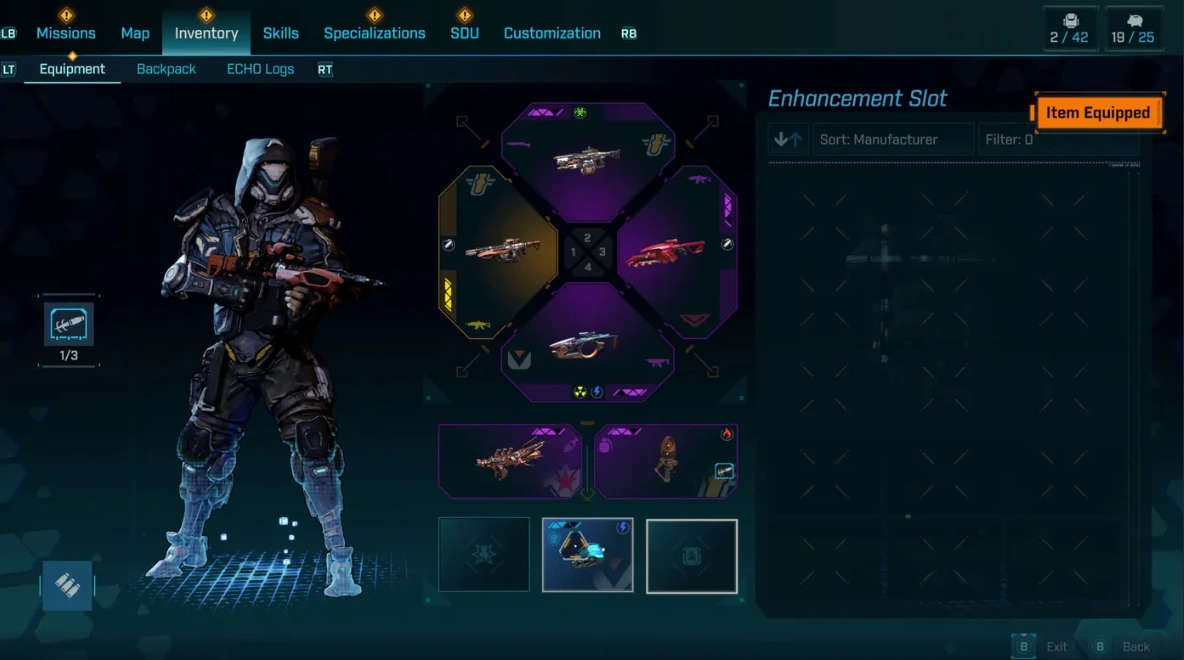This screenshot has width=1184, height=660.
Task: Open the Specializations tab
Action: tap(374, 33)
